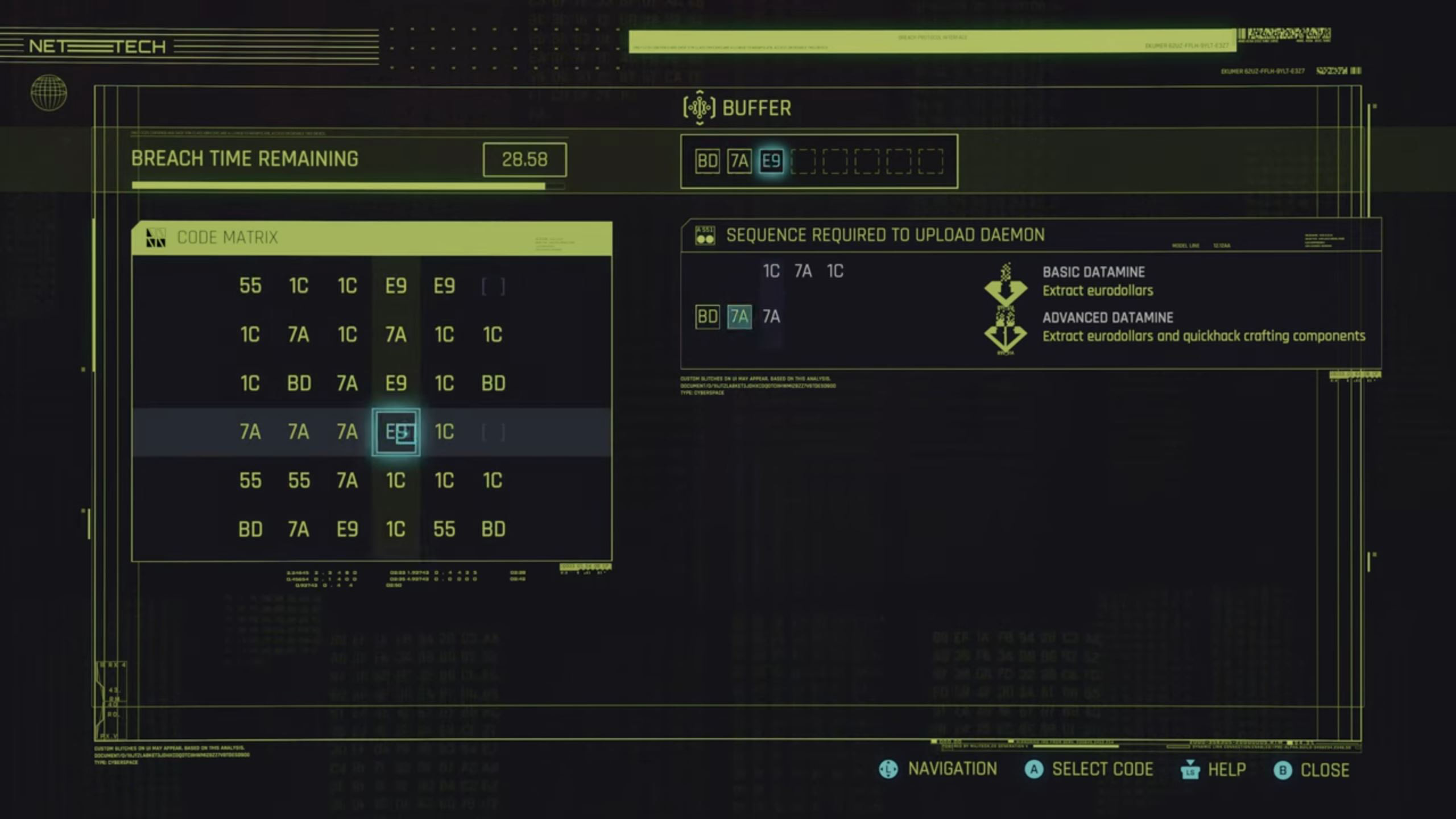1456x819 pixels.
Task: Select the 7A code in the buffer
Action: click(739, 162)
